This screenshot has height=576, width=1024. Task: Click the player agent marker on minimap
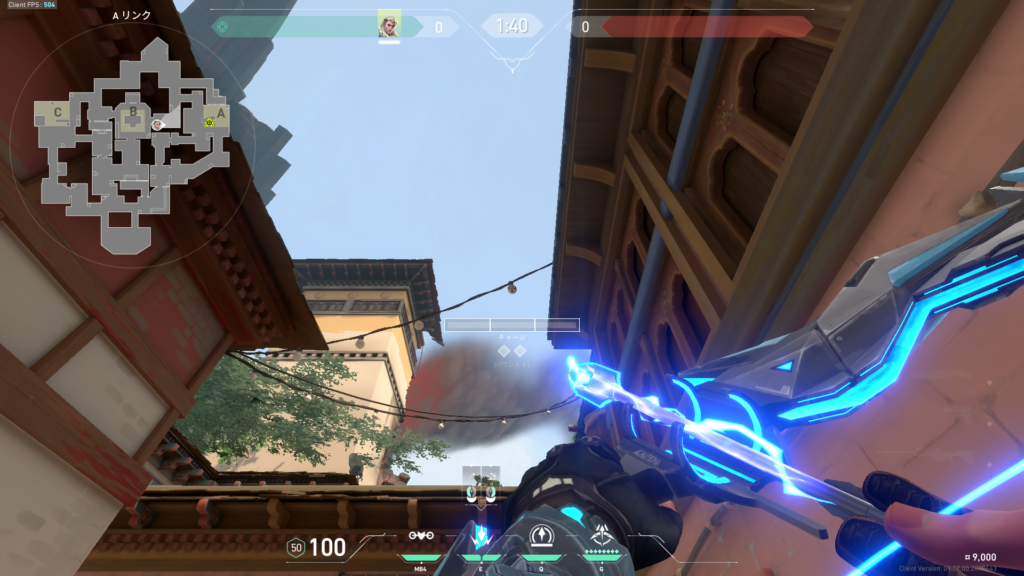click(x=158, y=124)
